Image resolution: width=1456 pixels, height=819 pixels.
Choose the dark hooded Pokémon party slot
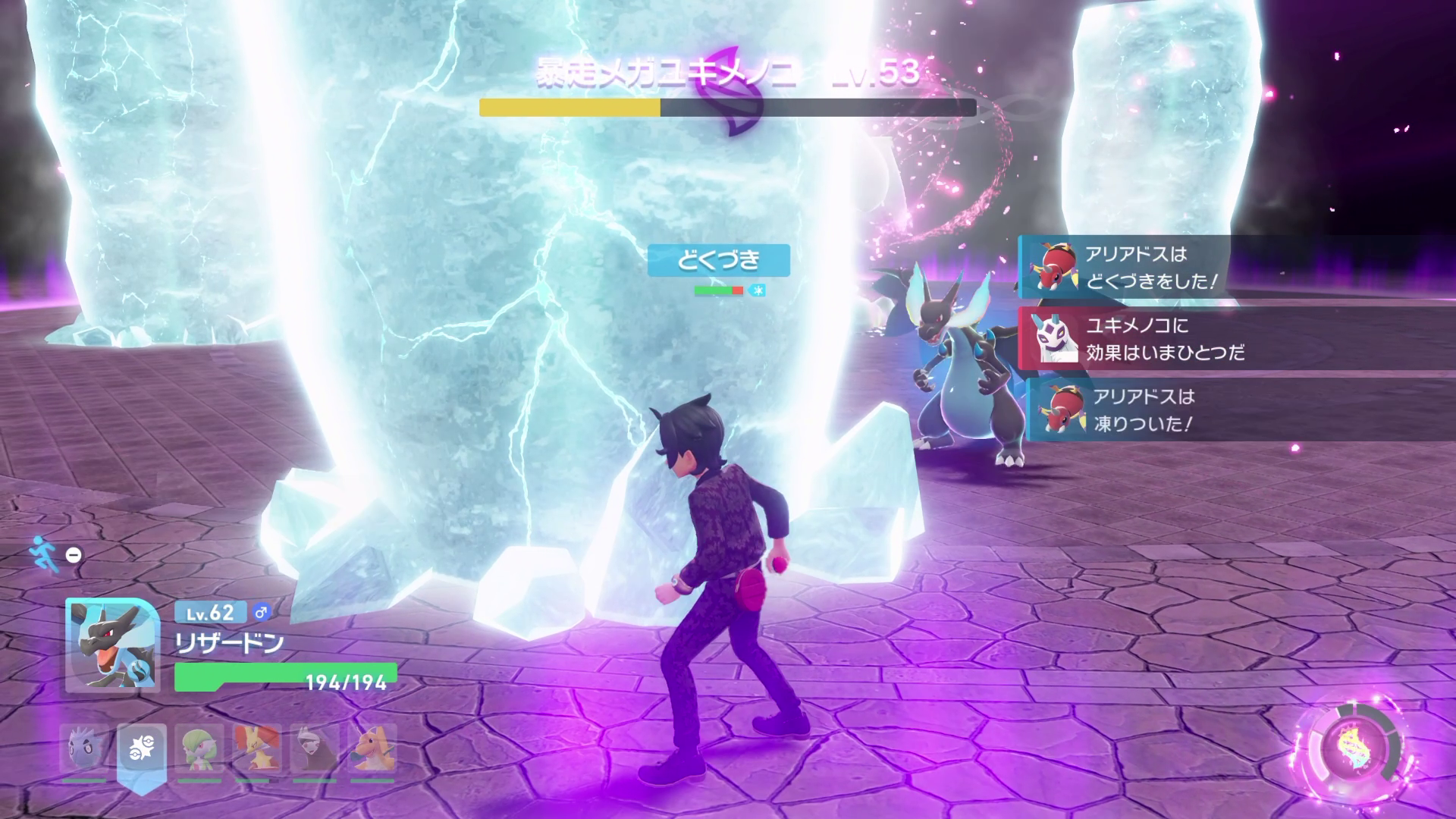pyautogui.click(x=314, y=748)
